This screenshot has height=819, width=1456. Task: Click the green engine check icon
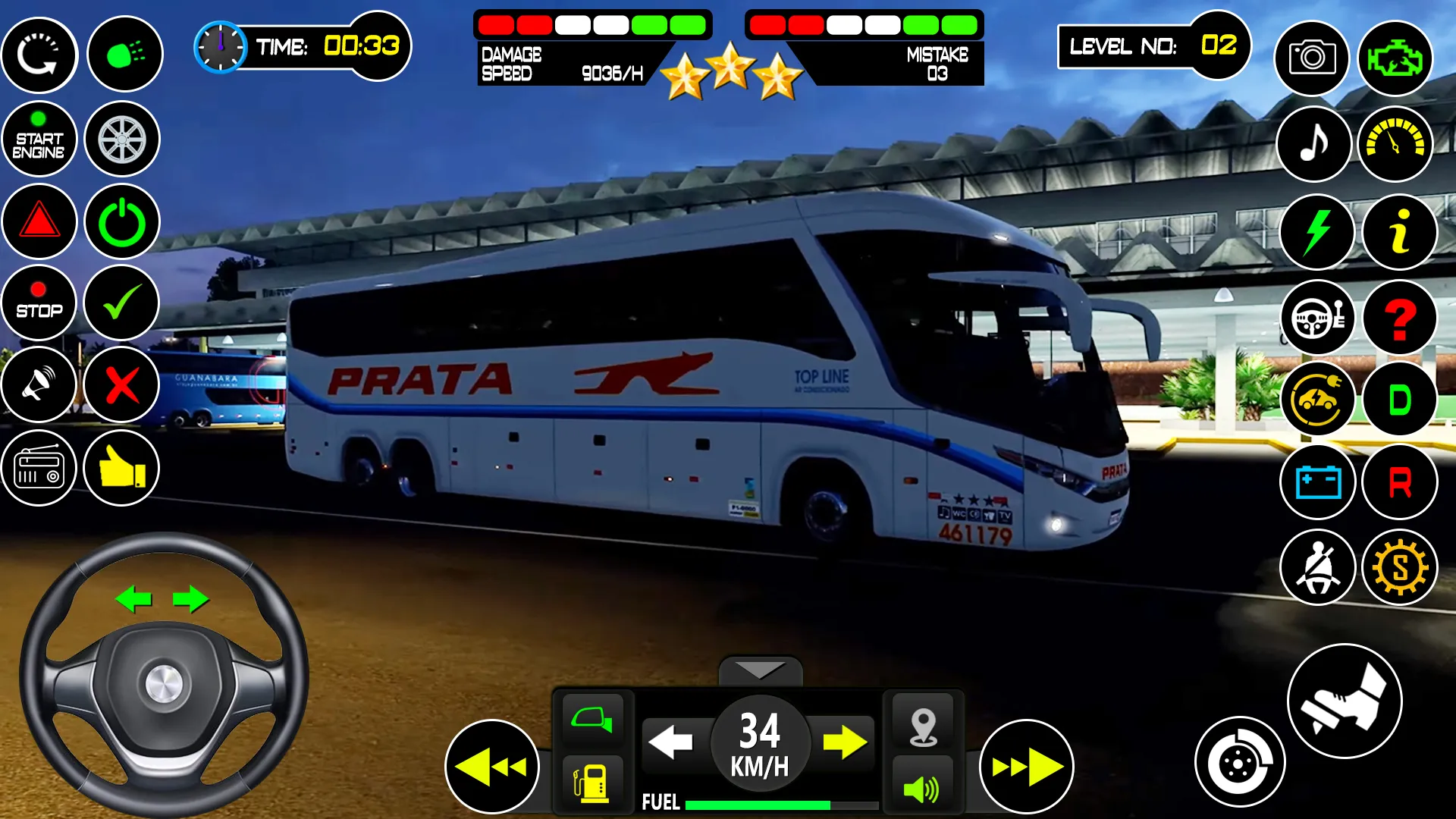coord(1395,58)
